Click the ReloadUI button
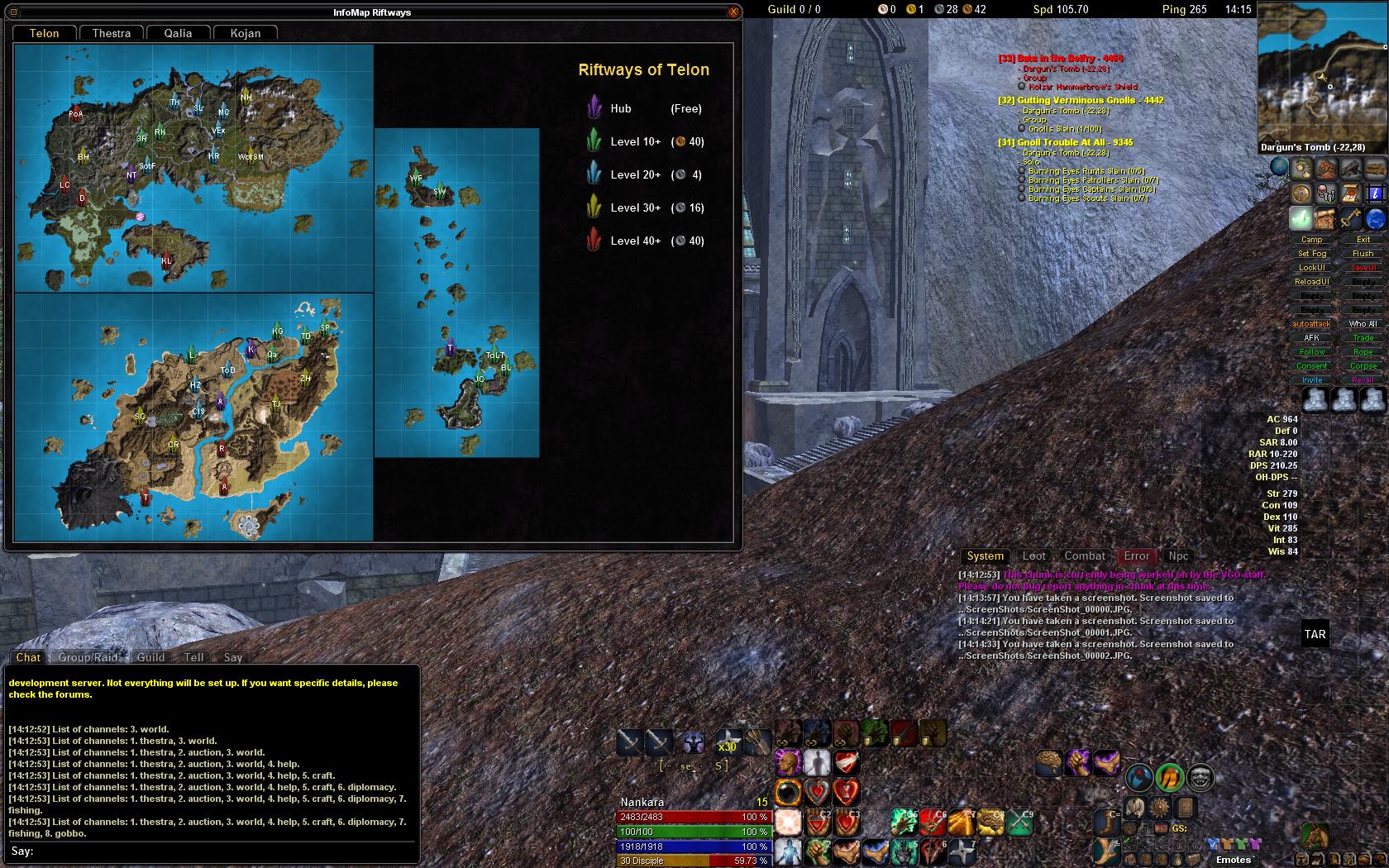This screenshot has width=1389, height=868. pyautogui.click(x=1312, y=282)
